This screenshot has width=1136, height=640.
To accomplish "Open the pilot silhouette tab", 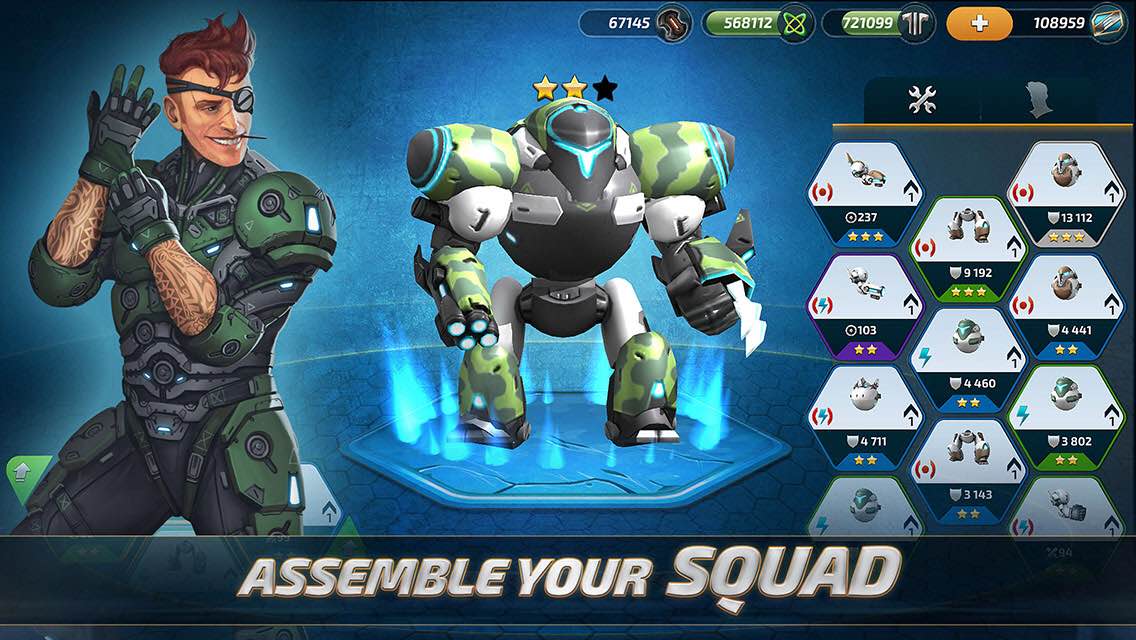I will tap(1039, 100).
